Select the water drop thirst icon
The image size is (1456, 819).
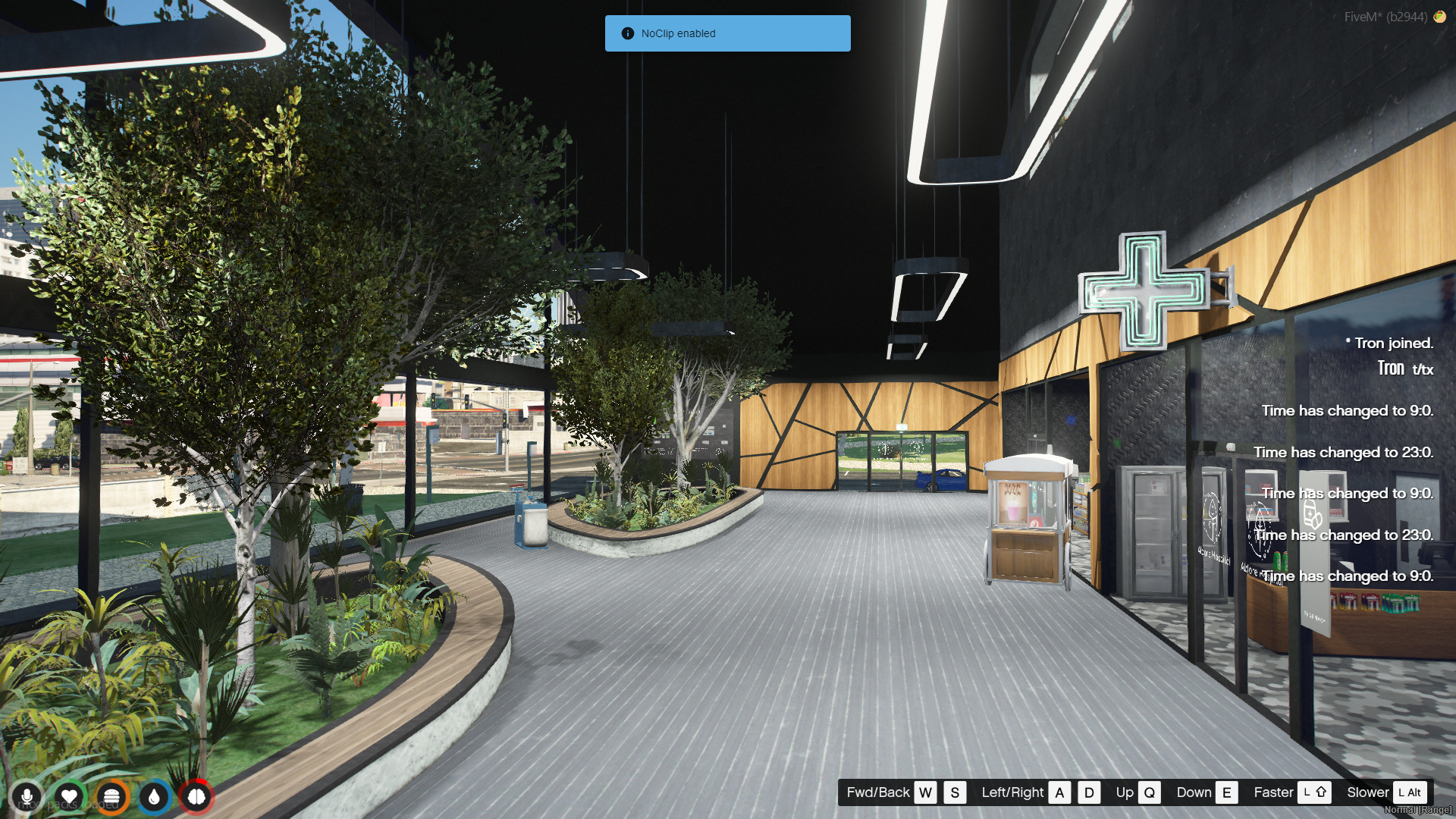coord(154,797)
